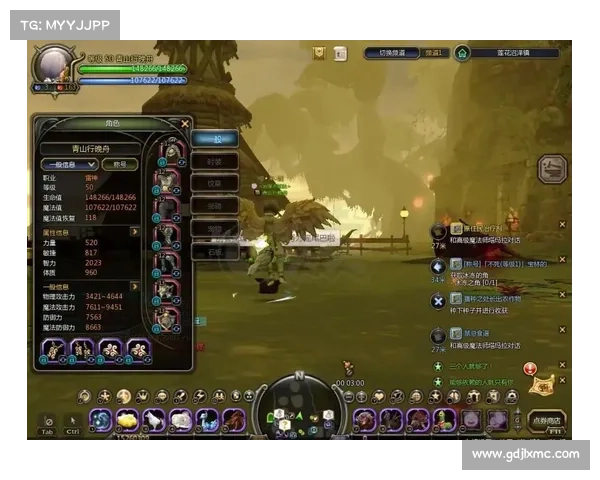This screenshot has width=600, height=480.
Task: Click the 莲花沼泽镇 location home icon
Action: click(463, 53)
